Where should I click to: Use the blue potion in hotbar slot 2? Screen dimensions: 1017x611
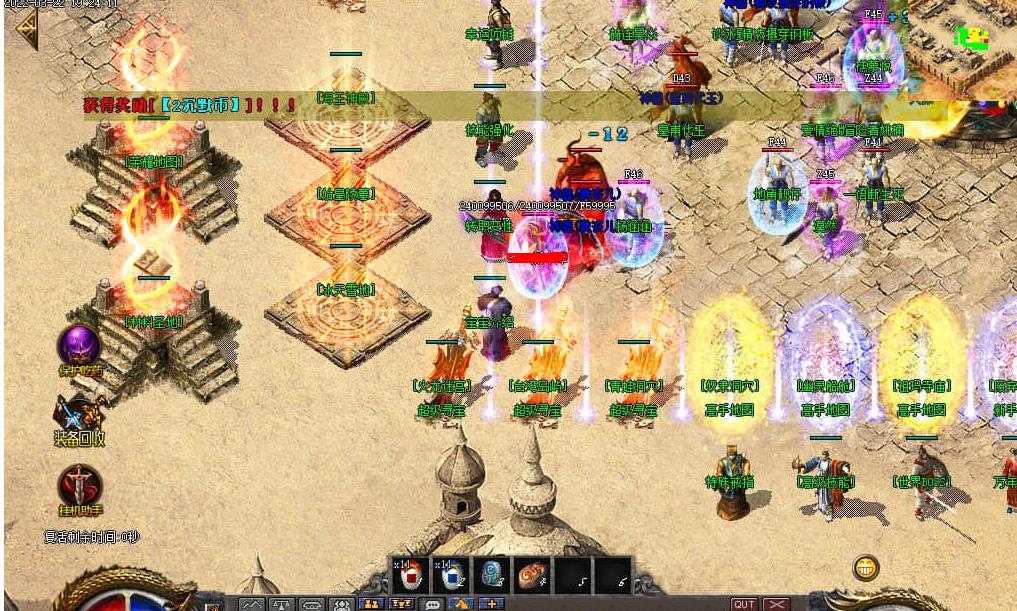click(449, 576)
